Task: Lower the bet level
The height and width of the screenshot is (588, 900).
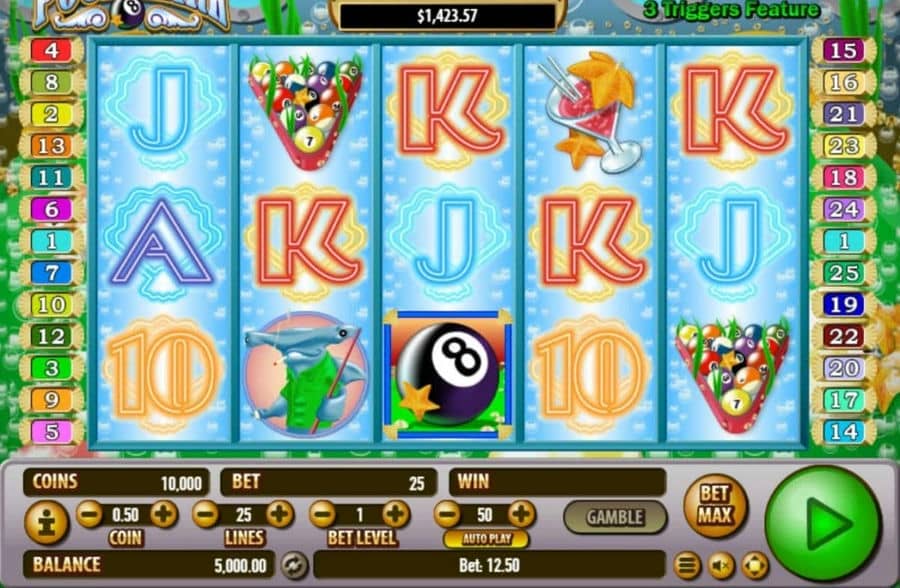Action: [322, 515]
